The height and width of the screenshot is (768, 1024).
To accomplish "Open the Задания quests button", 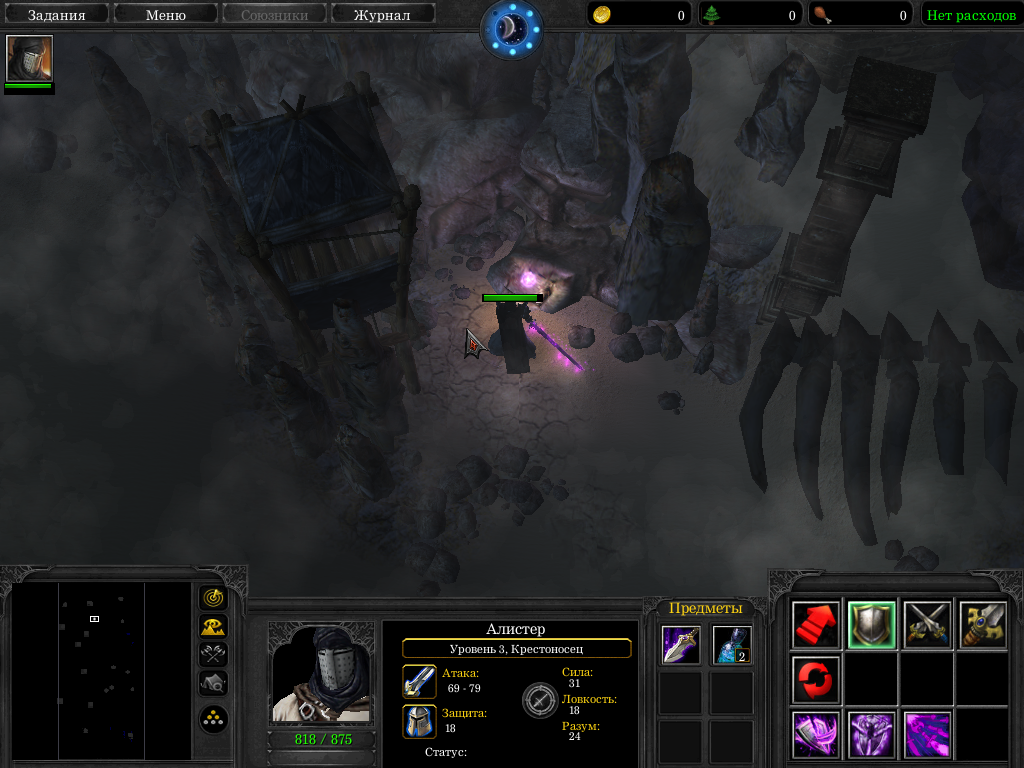I will [56, 15].
